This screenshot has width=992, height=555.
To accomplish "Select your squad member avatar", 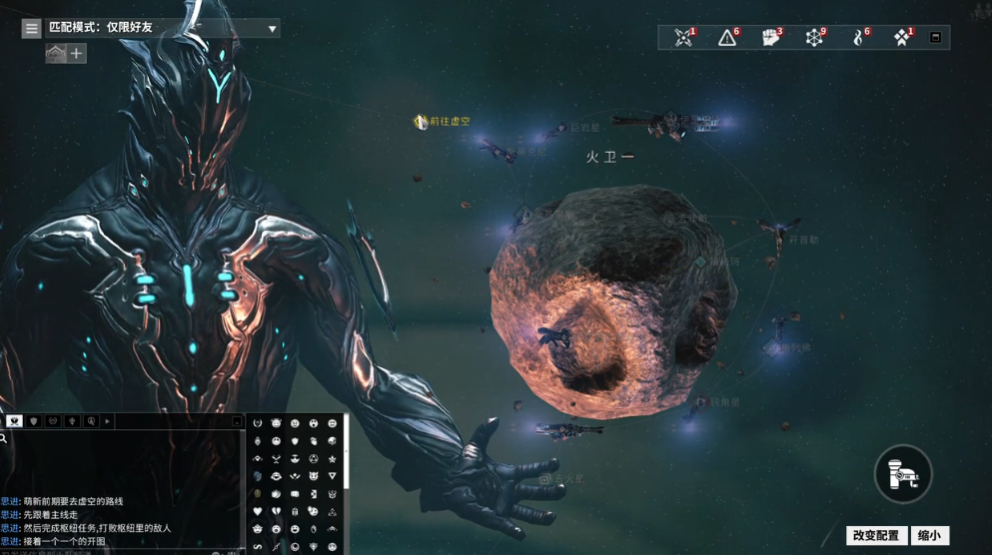I will (x=56, y=54).
